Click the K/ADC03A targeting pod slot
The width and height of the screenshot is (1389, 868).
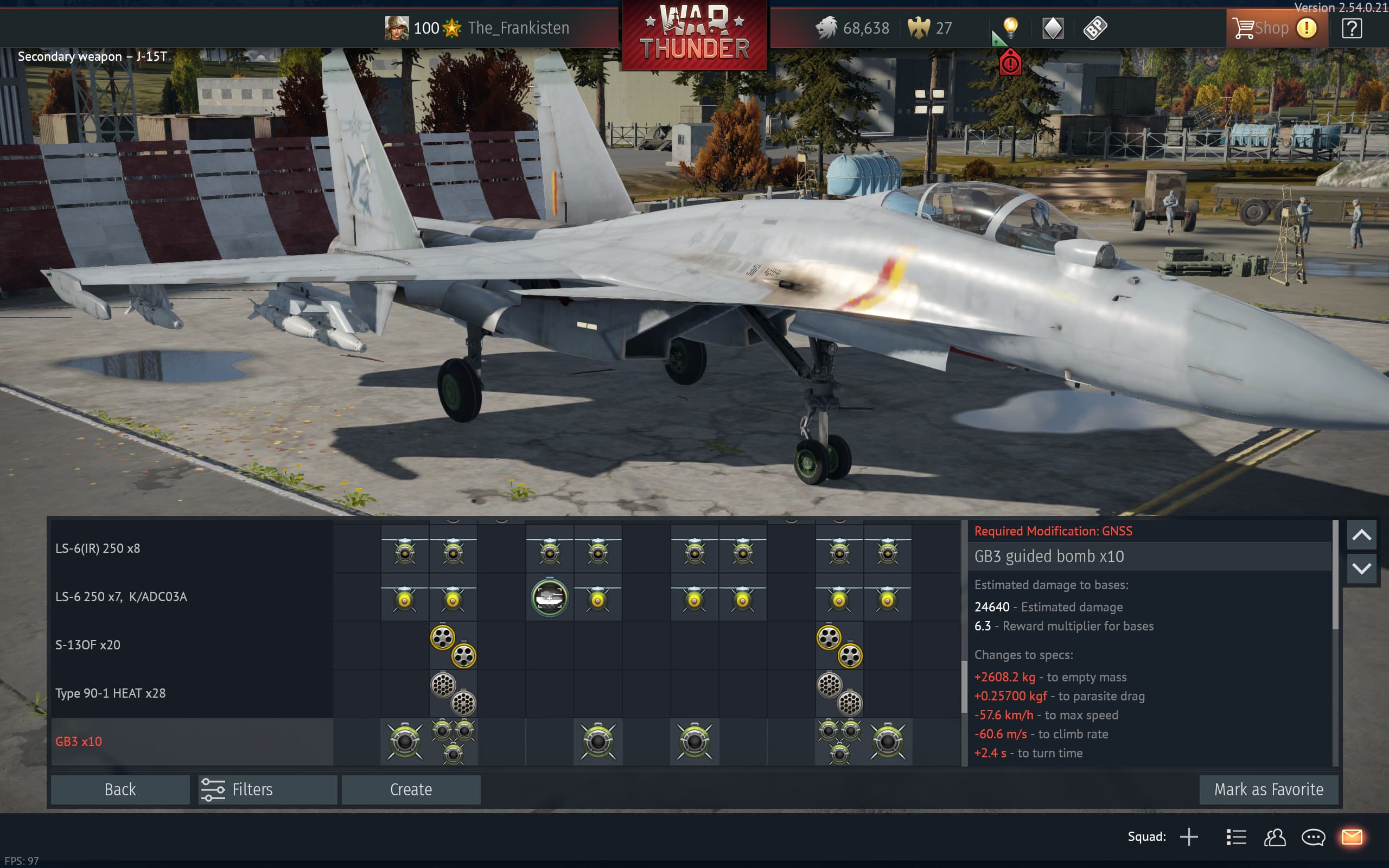pos(549,598)
